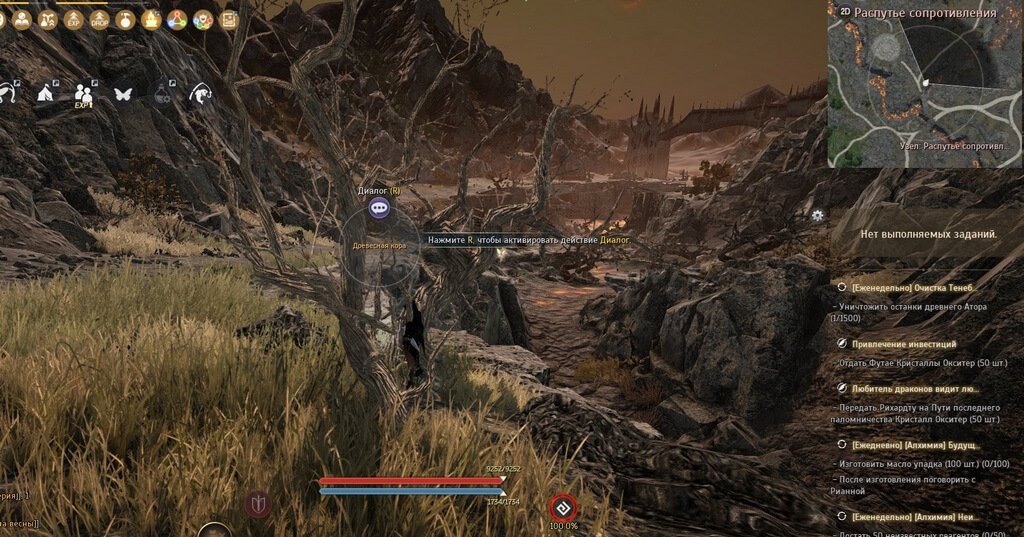This screenshot has height=537, width=1024.
Task: Open the campfire buff icon
Action: (151, 19)
